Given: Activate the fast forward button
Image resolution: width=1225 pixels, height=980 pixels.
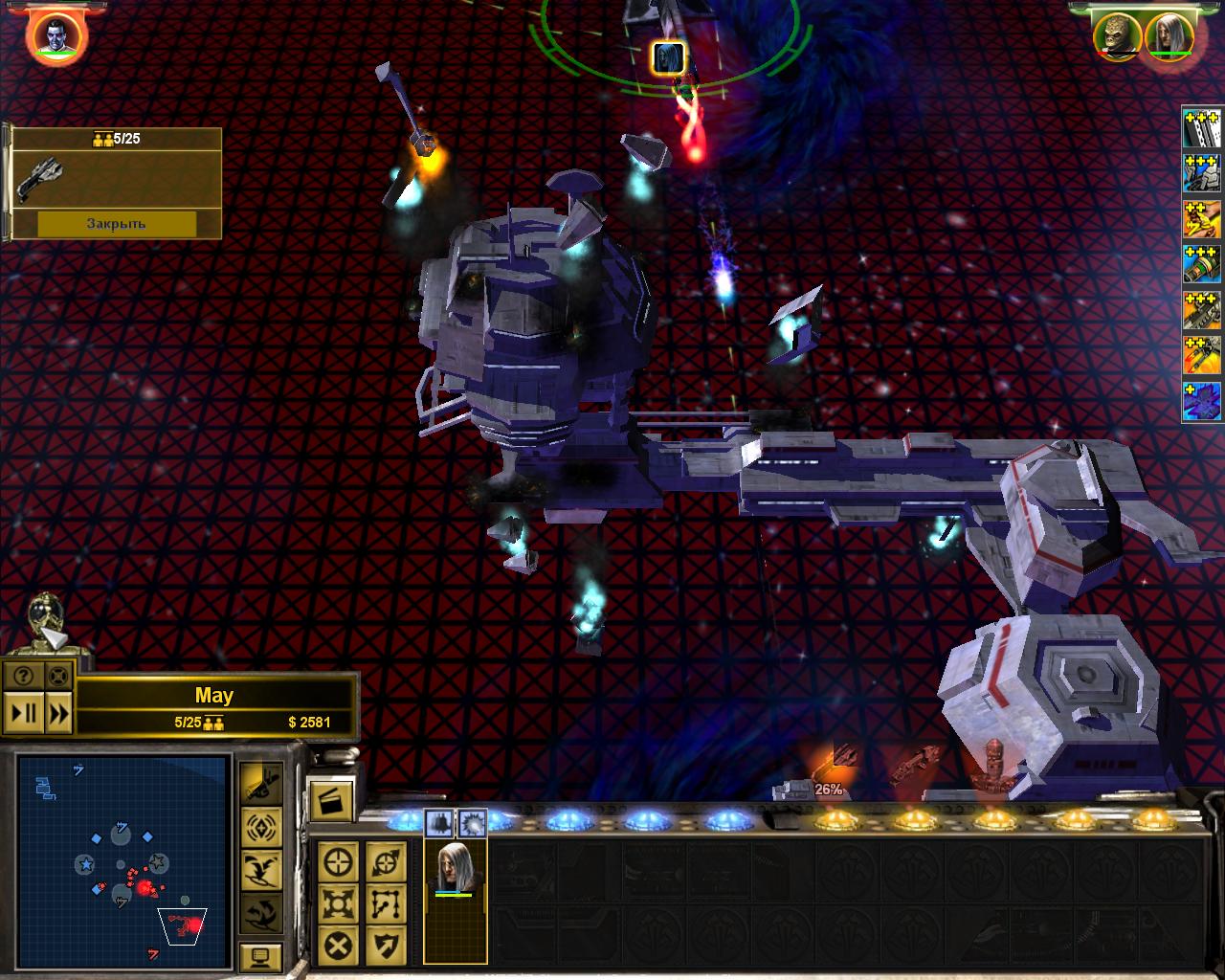Looking at the screenshot, I should 58,713.
